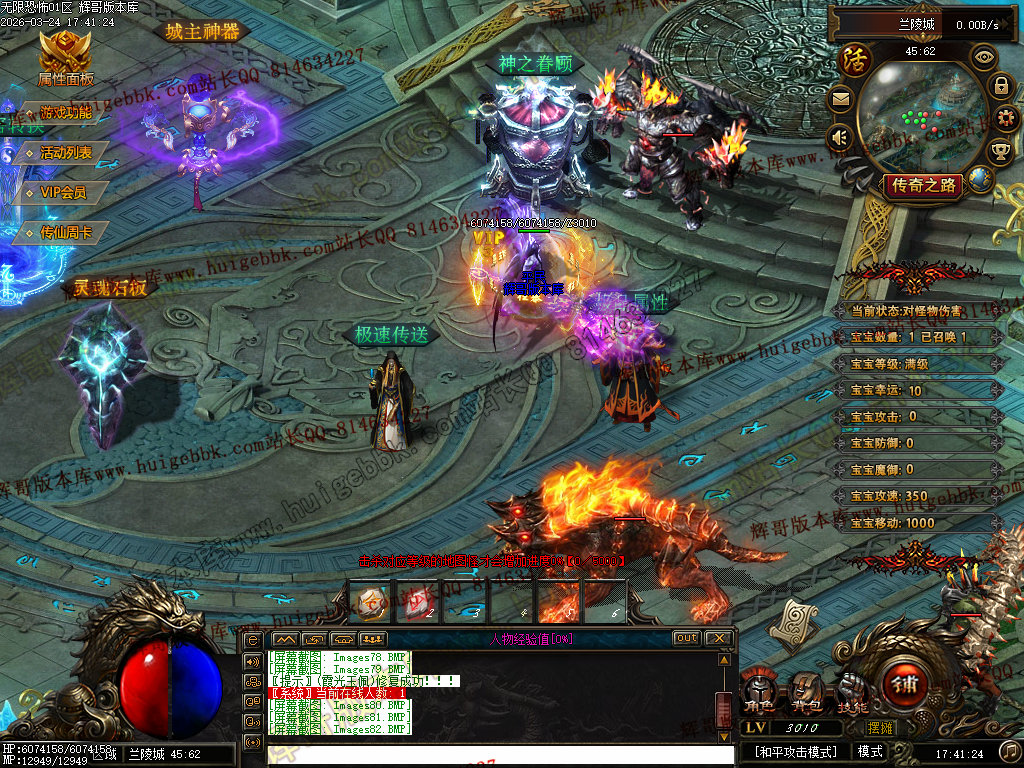Click the 传奇之路 button

(924, 185)
